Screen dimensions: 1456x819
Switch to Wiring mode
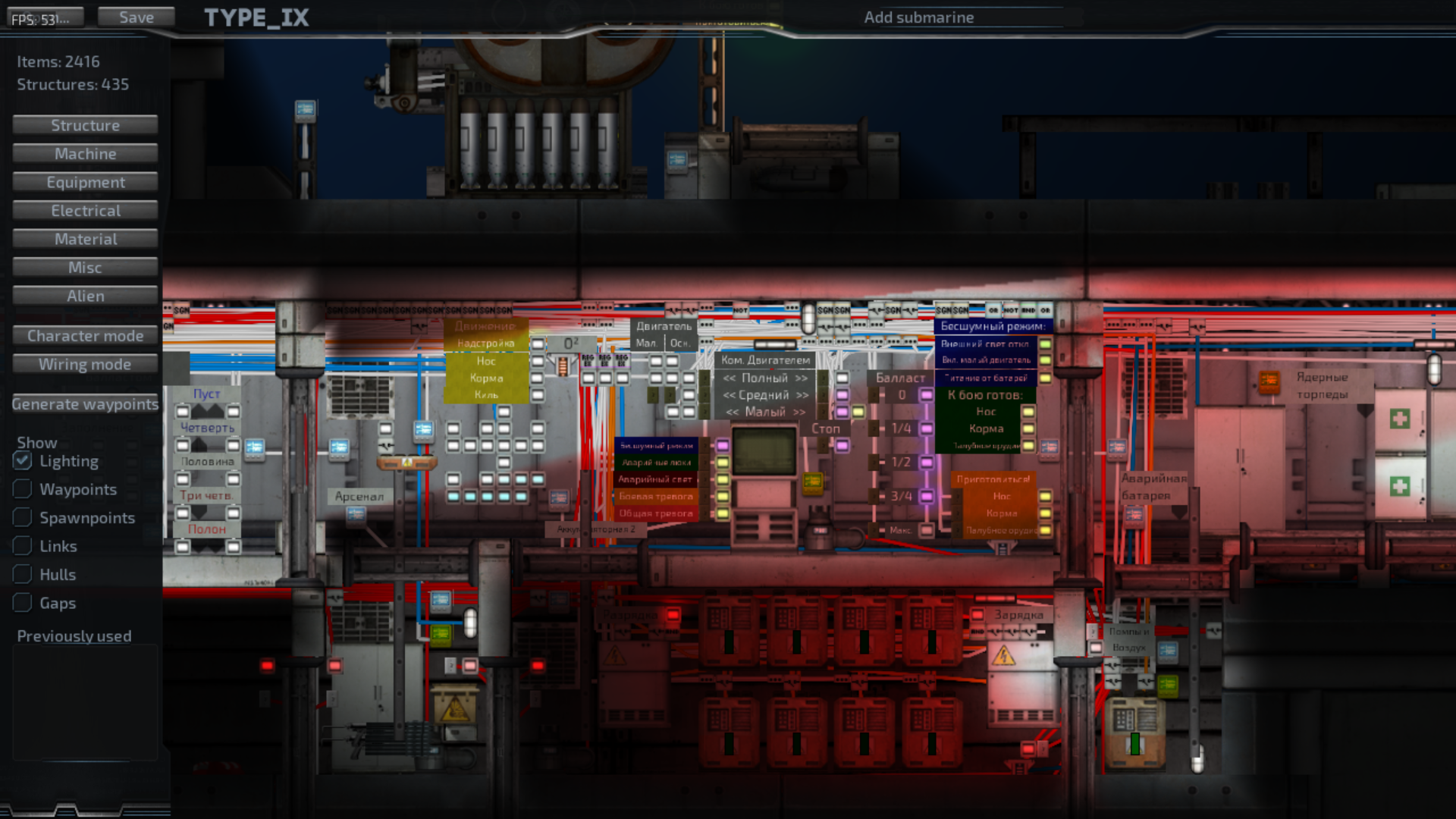84,364
